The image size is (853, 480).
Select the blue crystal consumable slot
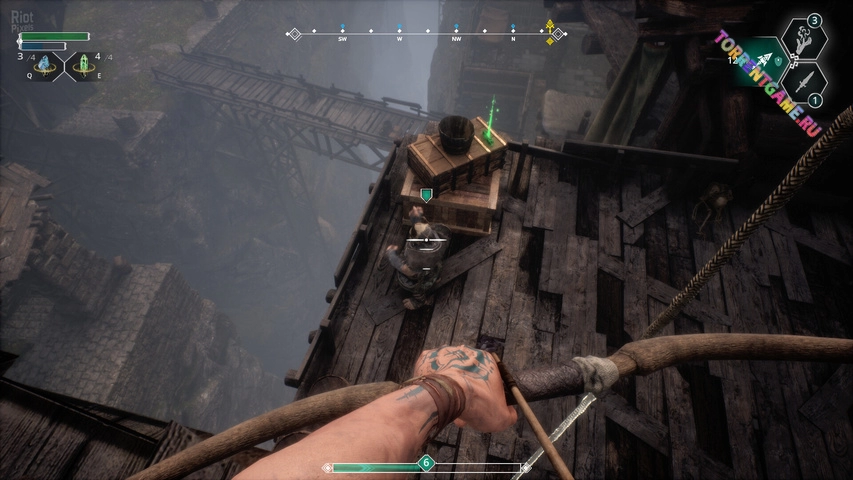pyautogui.click(x=44, y=66)
